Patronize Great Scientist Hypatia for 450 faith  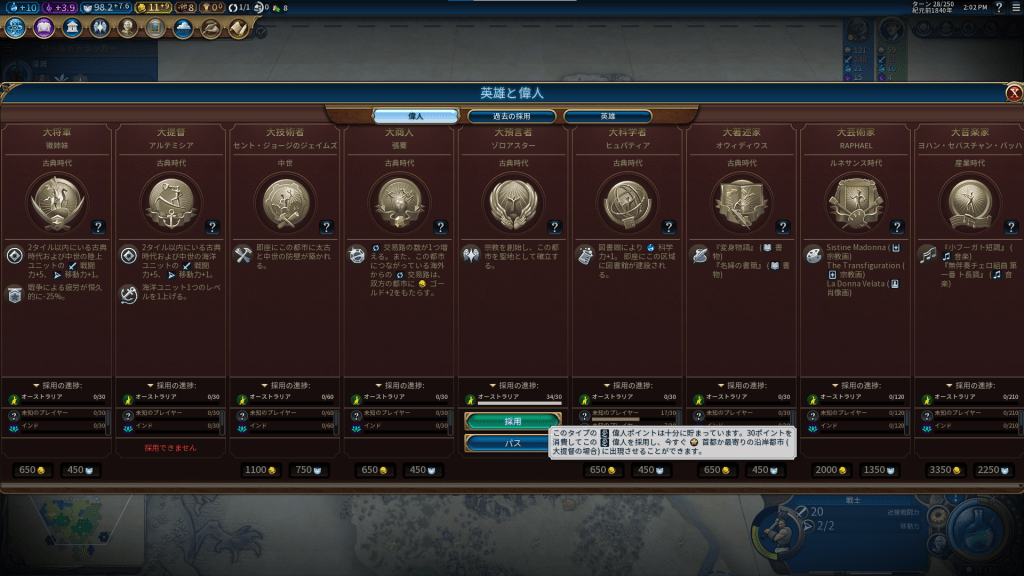(650, 470)
